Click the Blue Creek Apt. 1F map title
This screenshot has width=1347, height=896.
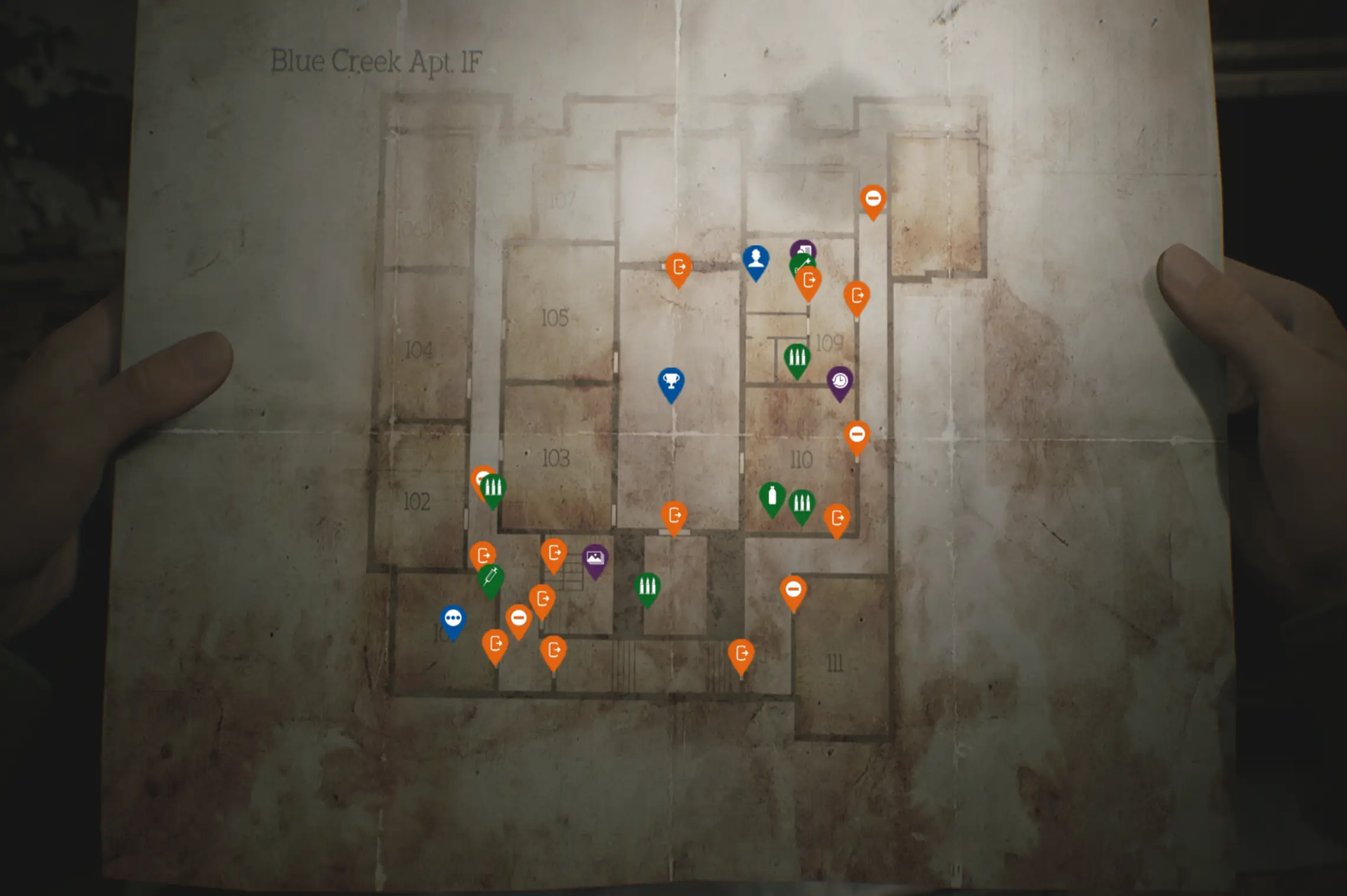pyautogui.click(x=378, y=61)
